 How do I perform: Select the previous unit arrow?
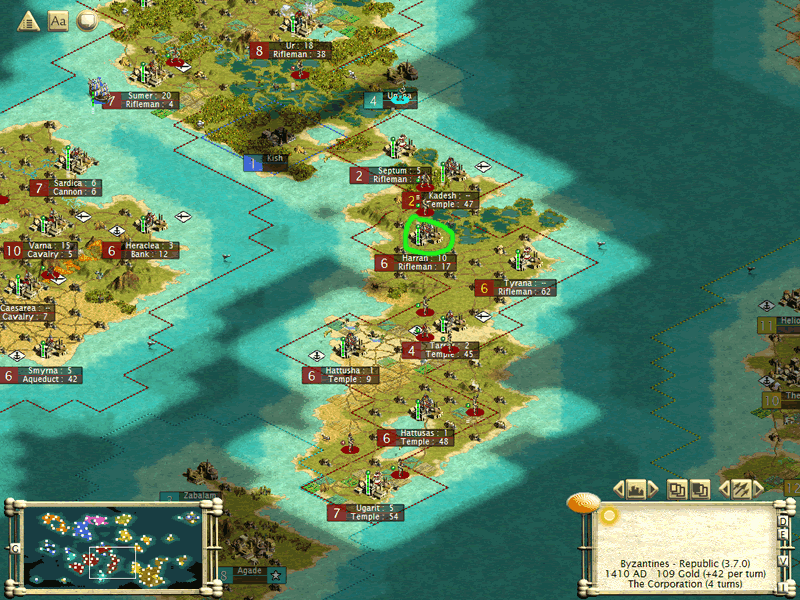(x=721, y=490)
